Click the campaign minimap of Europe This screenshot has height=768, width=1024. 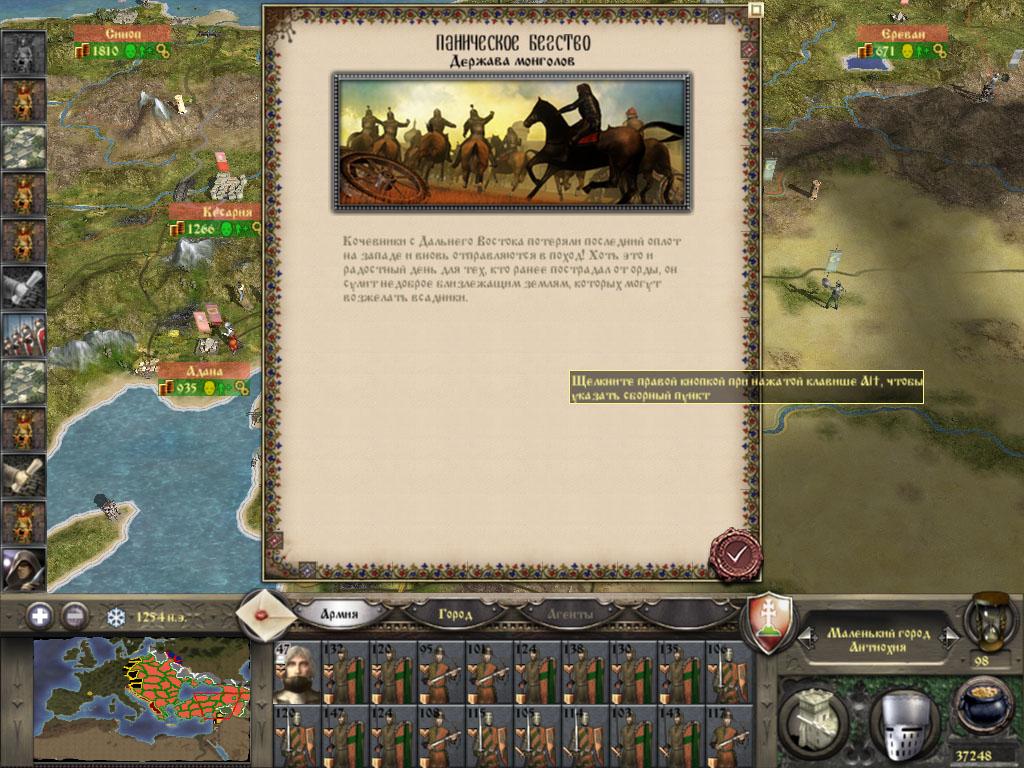click(x=141, y=699)
